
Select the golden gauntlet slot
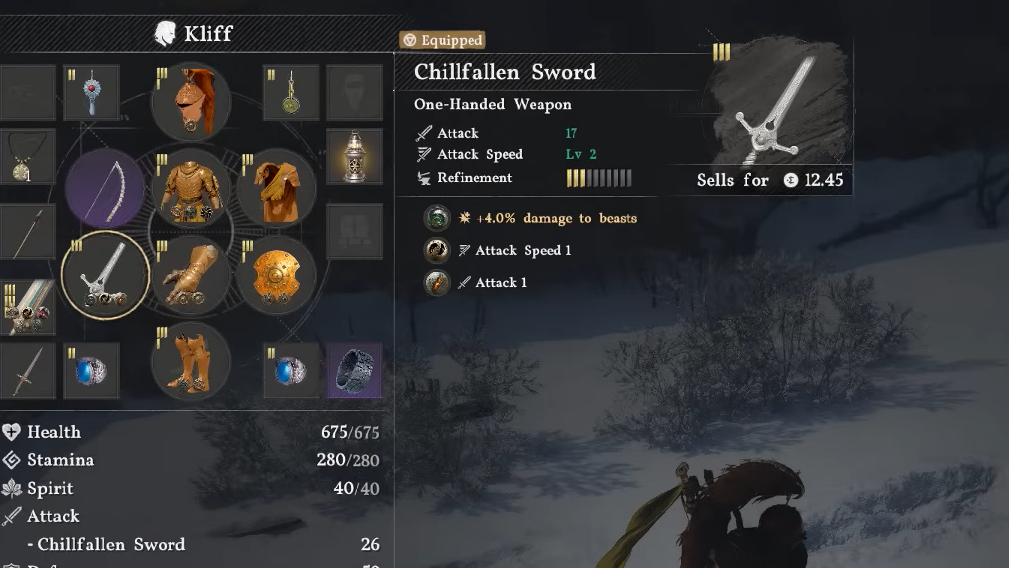pos(191,275)
